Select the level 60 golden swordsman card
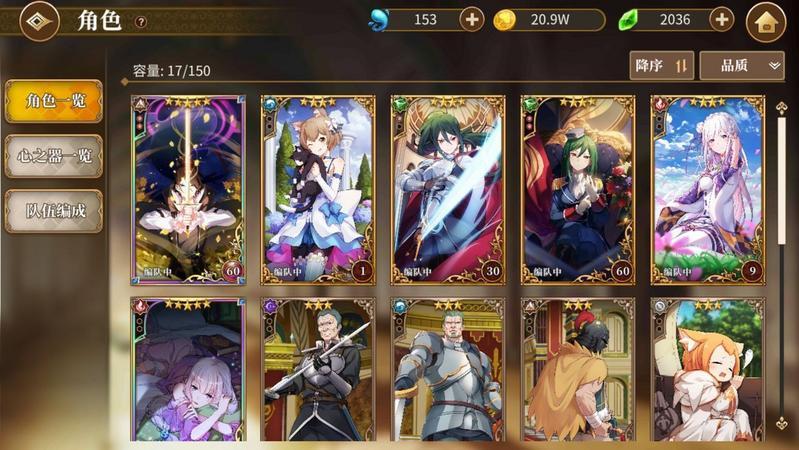This screenshot has height=450, width=799. point(189,189)
